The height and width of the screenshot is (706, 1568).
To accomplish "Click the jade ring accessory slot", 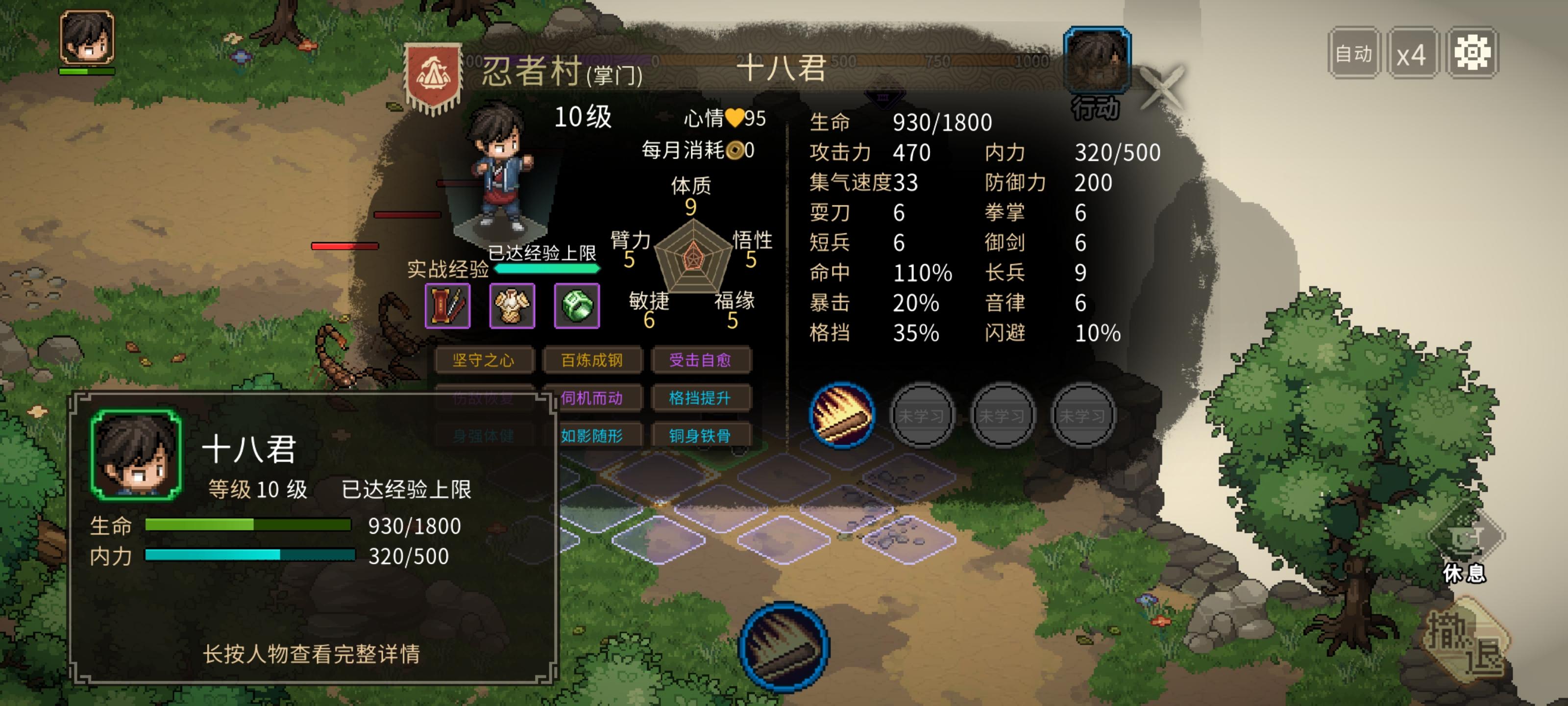I will 577,305.
